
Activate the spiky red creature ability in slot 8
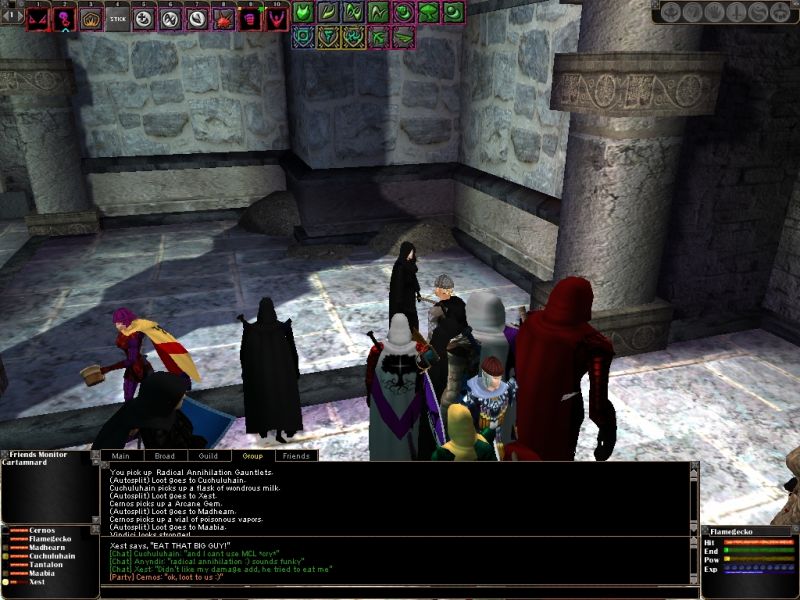pyautogui.click(x=223, y=19)
